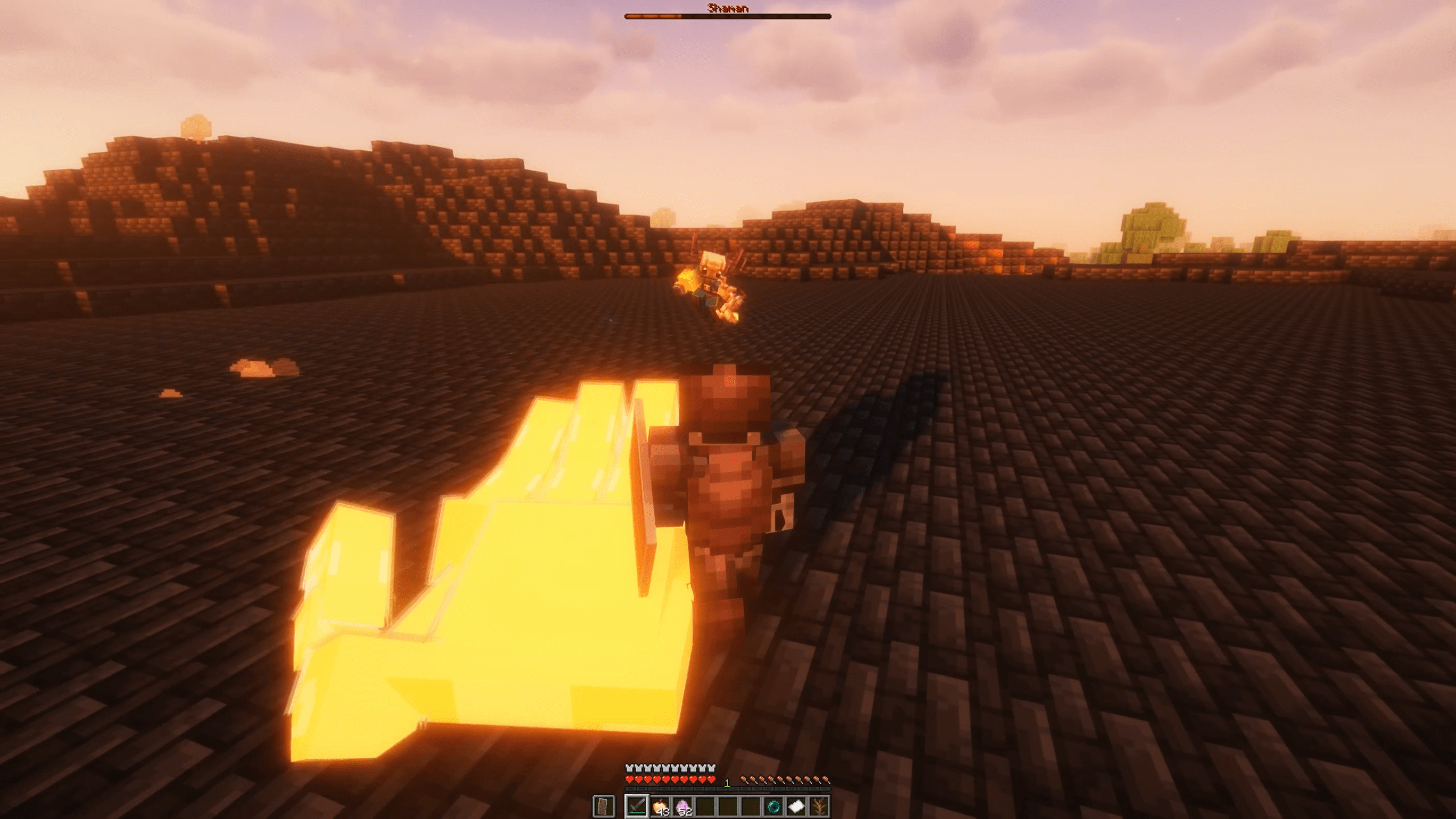Viewport: 1456px width, 819px height.
Task: Choose the golden apple stack of 43
Action: coord(660,806)
